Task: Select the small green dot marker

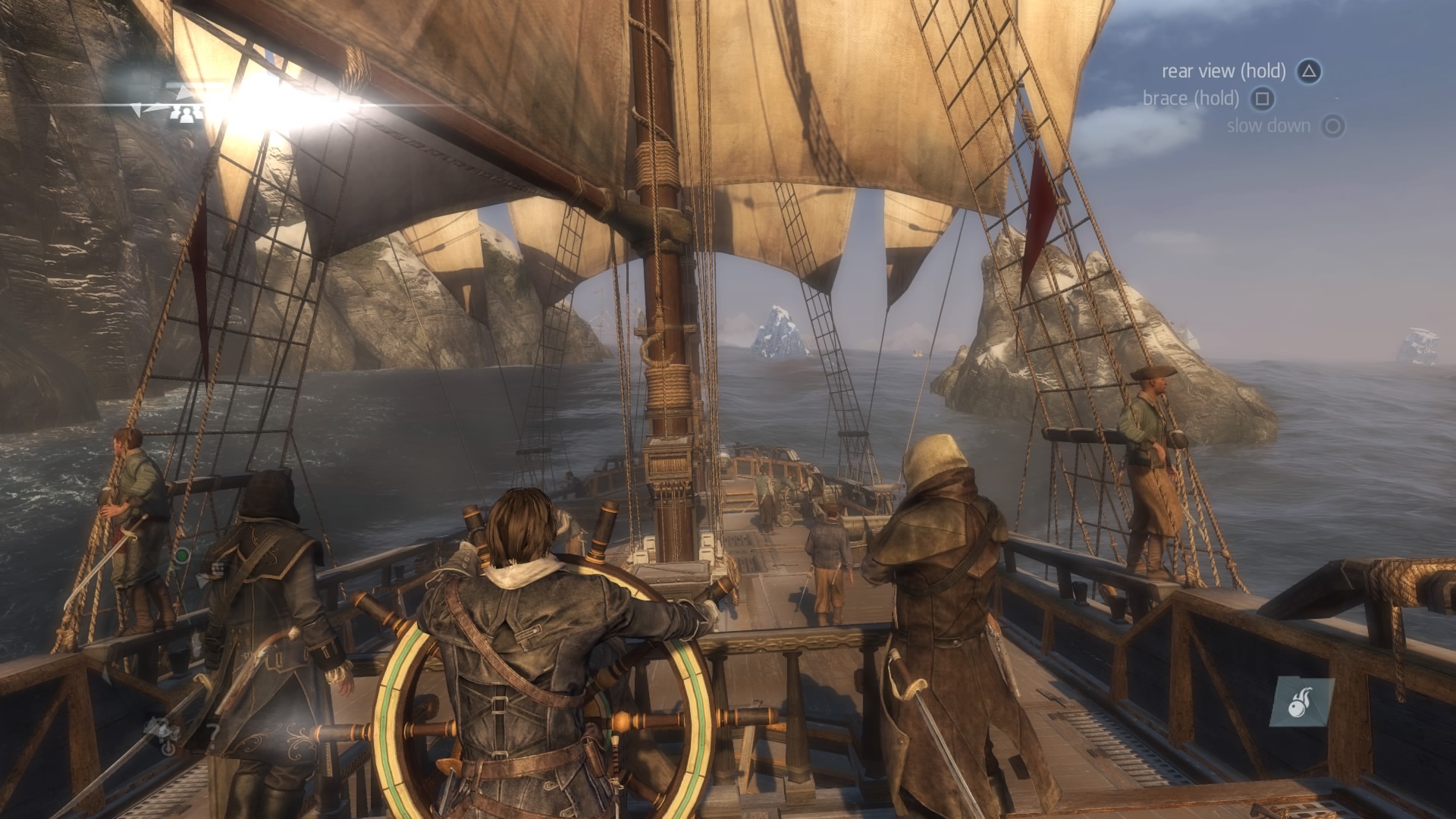Action: 181,556
